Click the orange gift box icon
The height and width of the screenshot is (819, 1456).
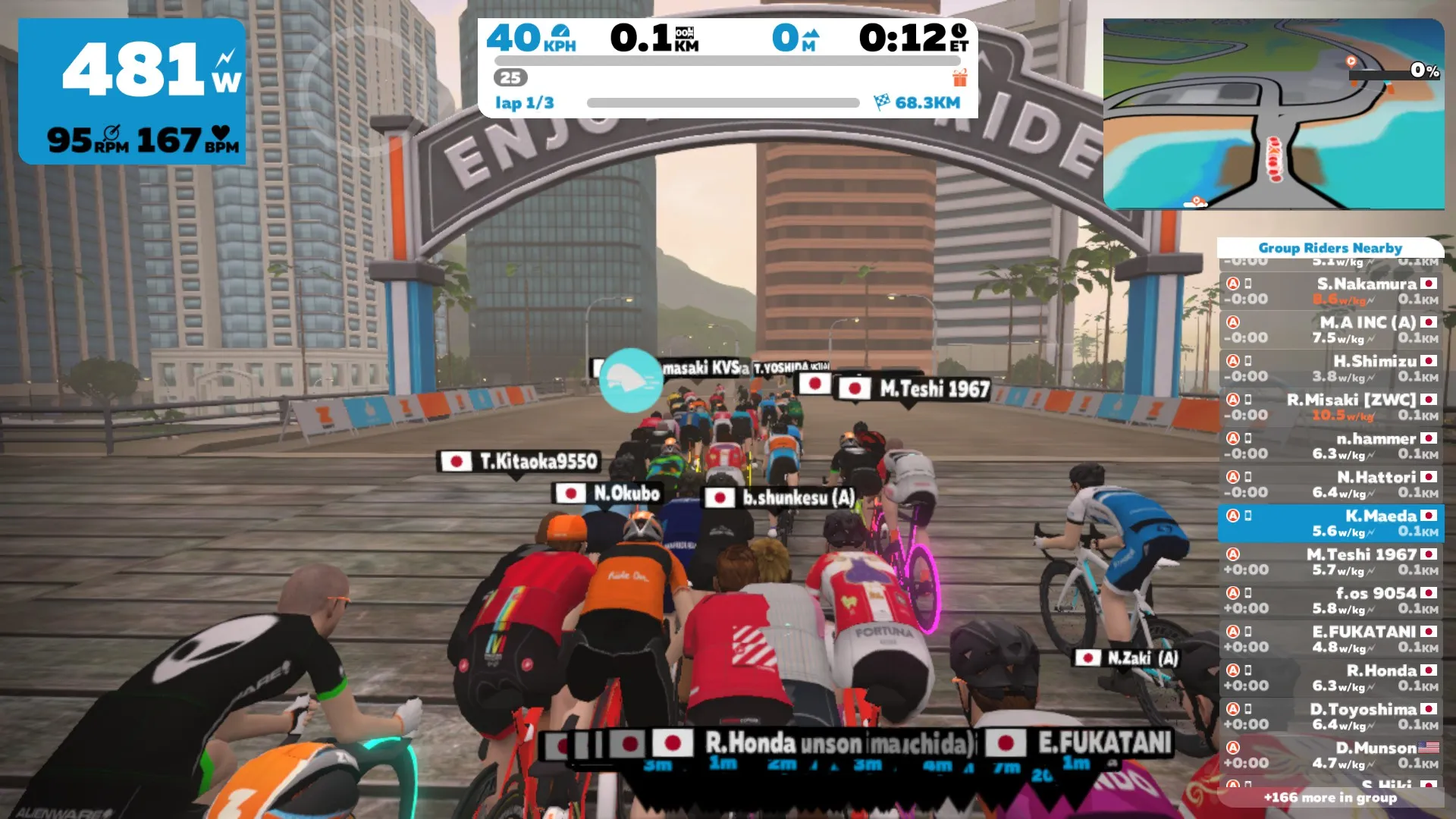tap(960, 77)
